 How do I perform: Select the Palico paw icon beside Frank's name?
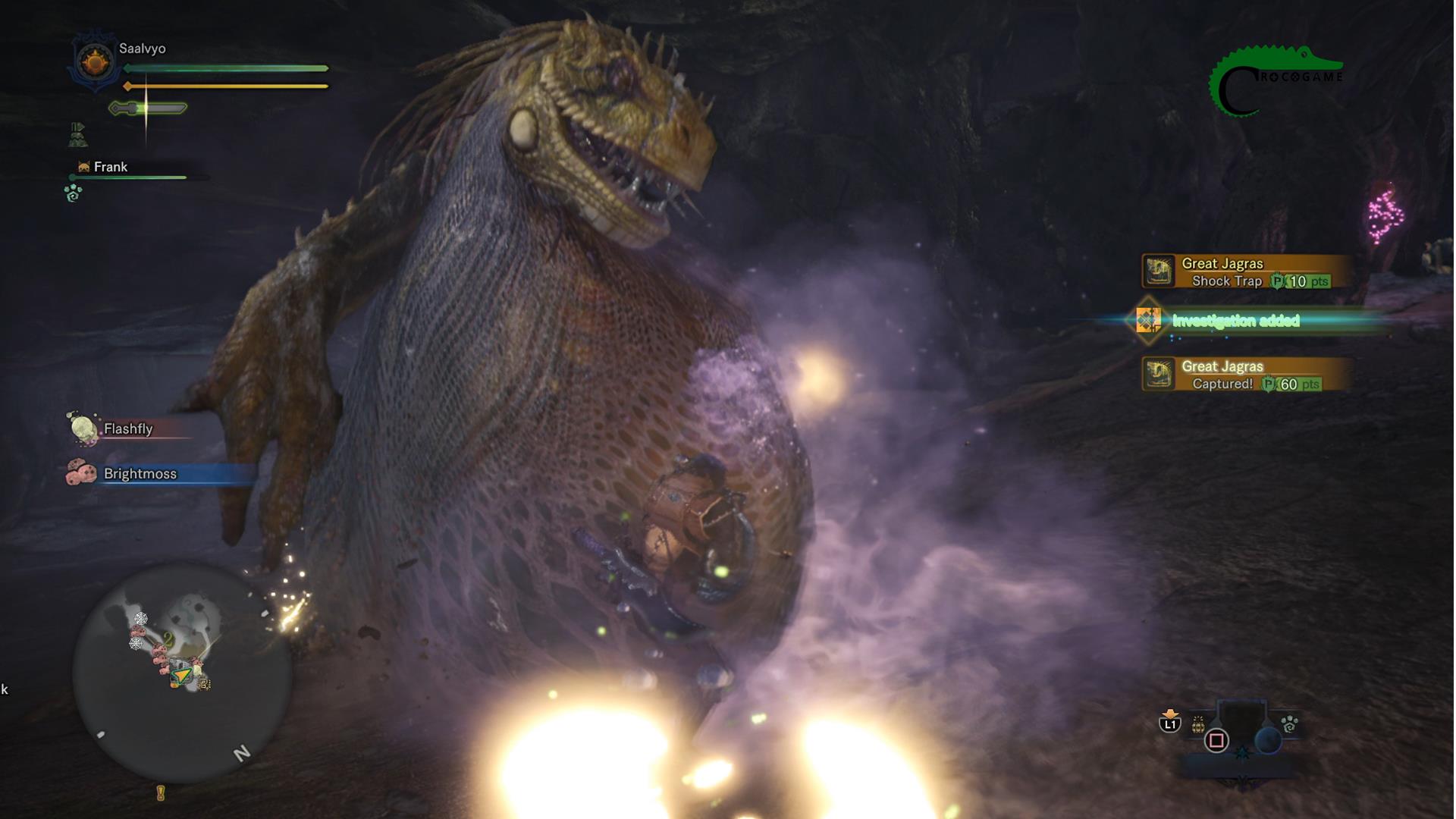(x=83, y=166)
